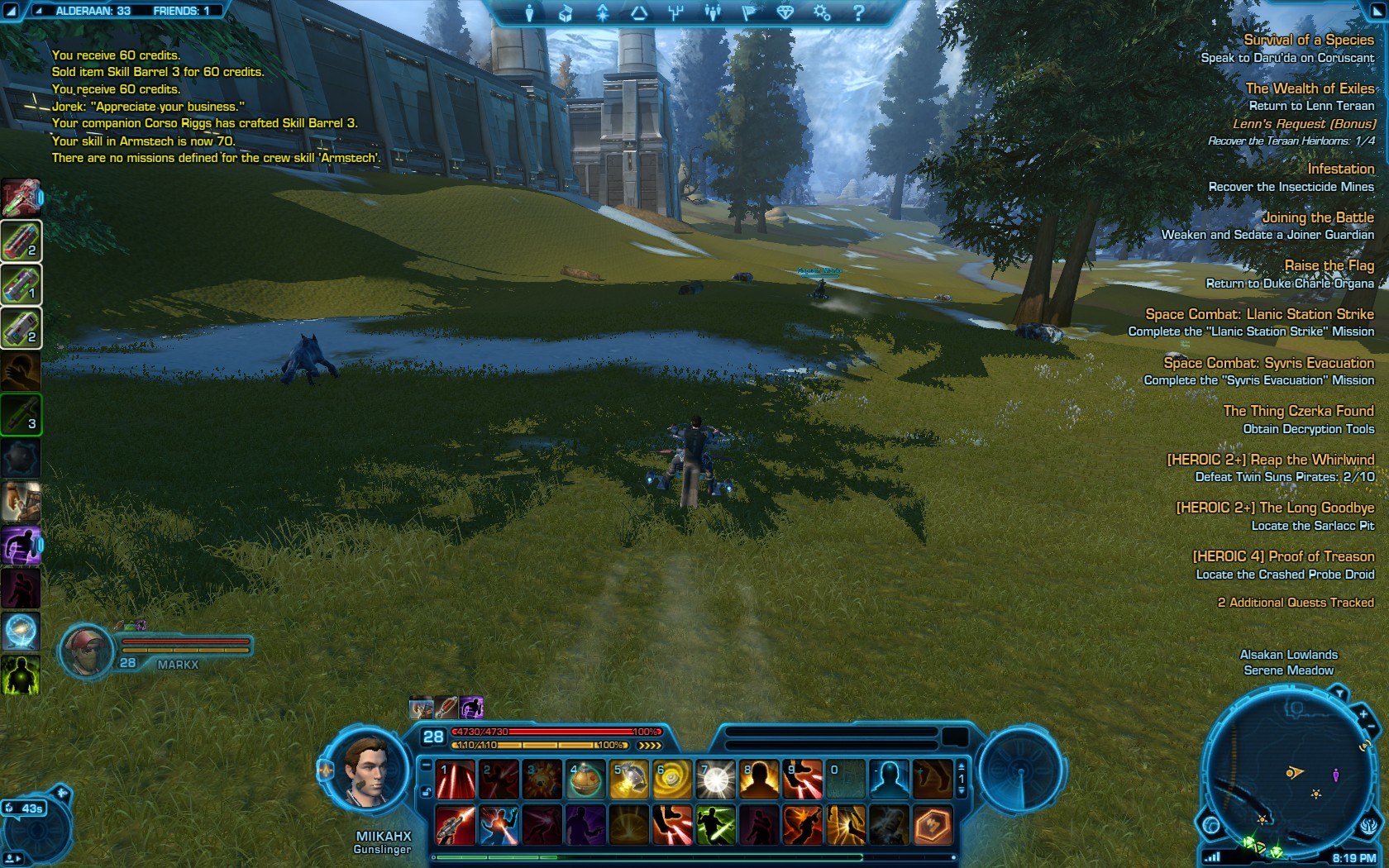Select The Wealth of Exiles quest entry

click(x=1310, y=88)
